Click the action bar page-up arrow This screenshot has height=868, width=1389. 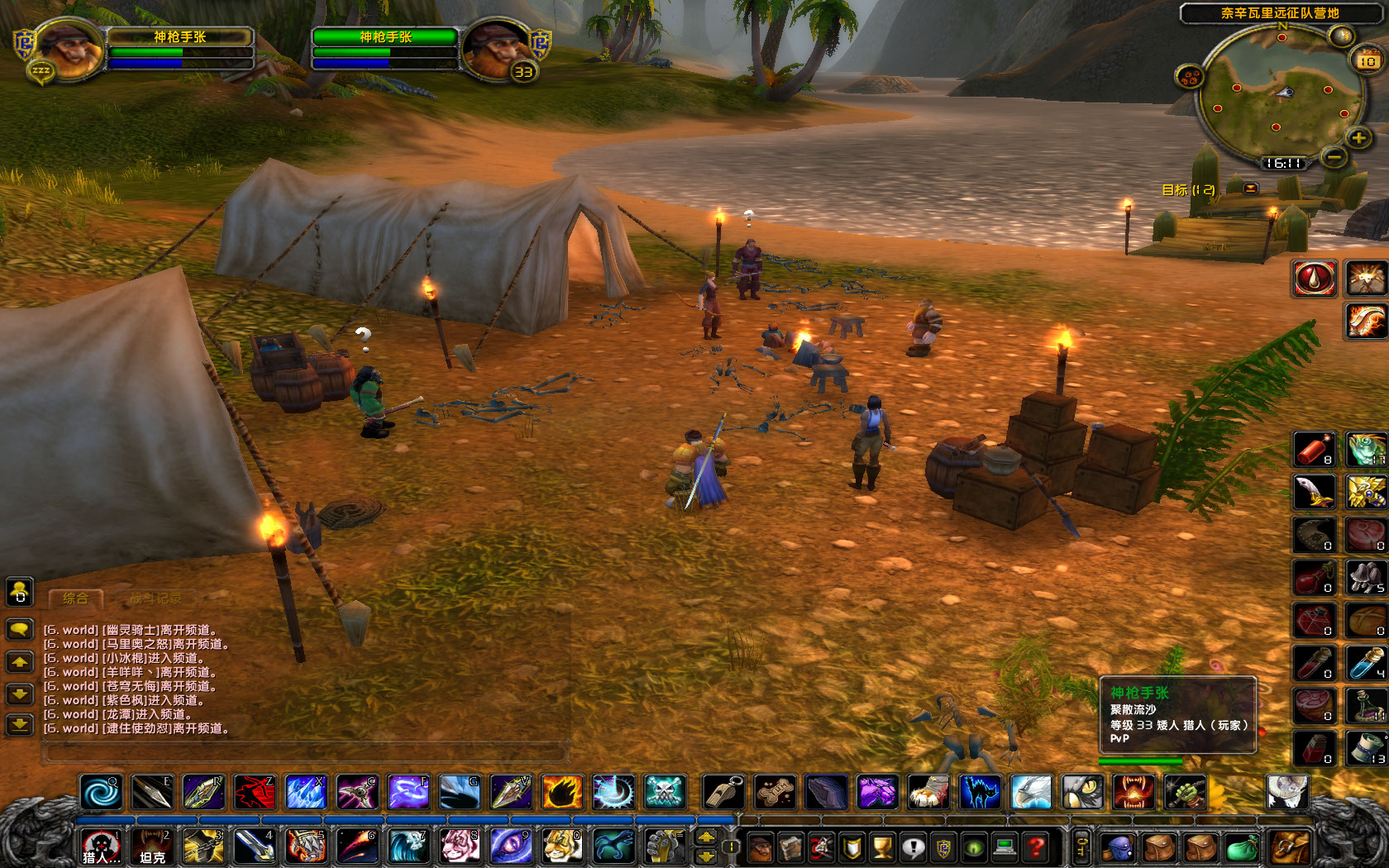pyautogui.click(x=705, y=837)
